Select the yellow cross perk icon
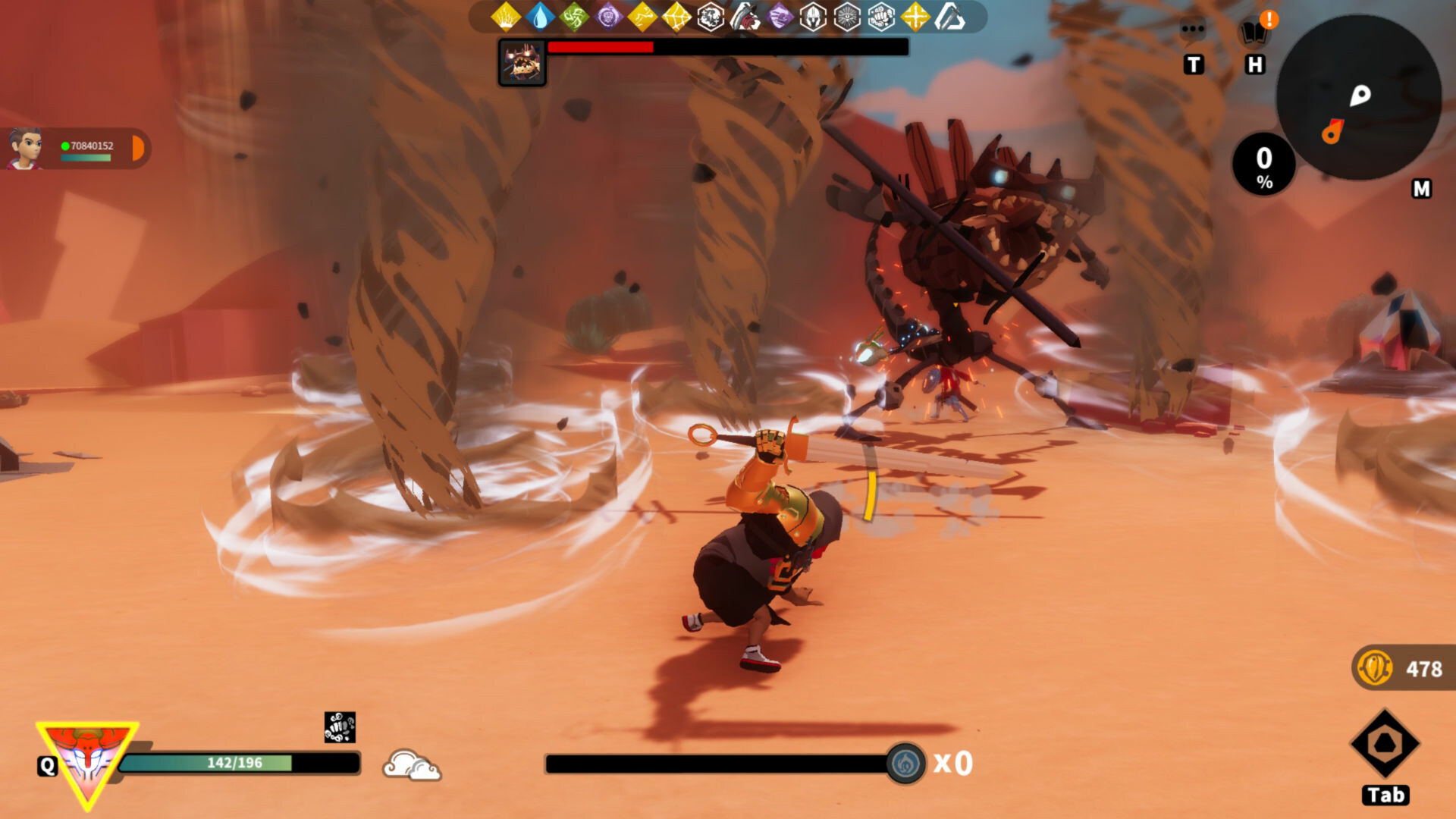Screen dimensions: 1456x819 915,17
